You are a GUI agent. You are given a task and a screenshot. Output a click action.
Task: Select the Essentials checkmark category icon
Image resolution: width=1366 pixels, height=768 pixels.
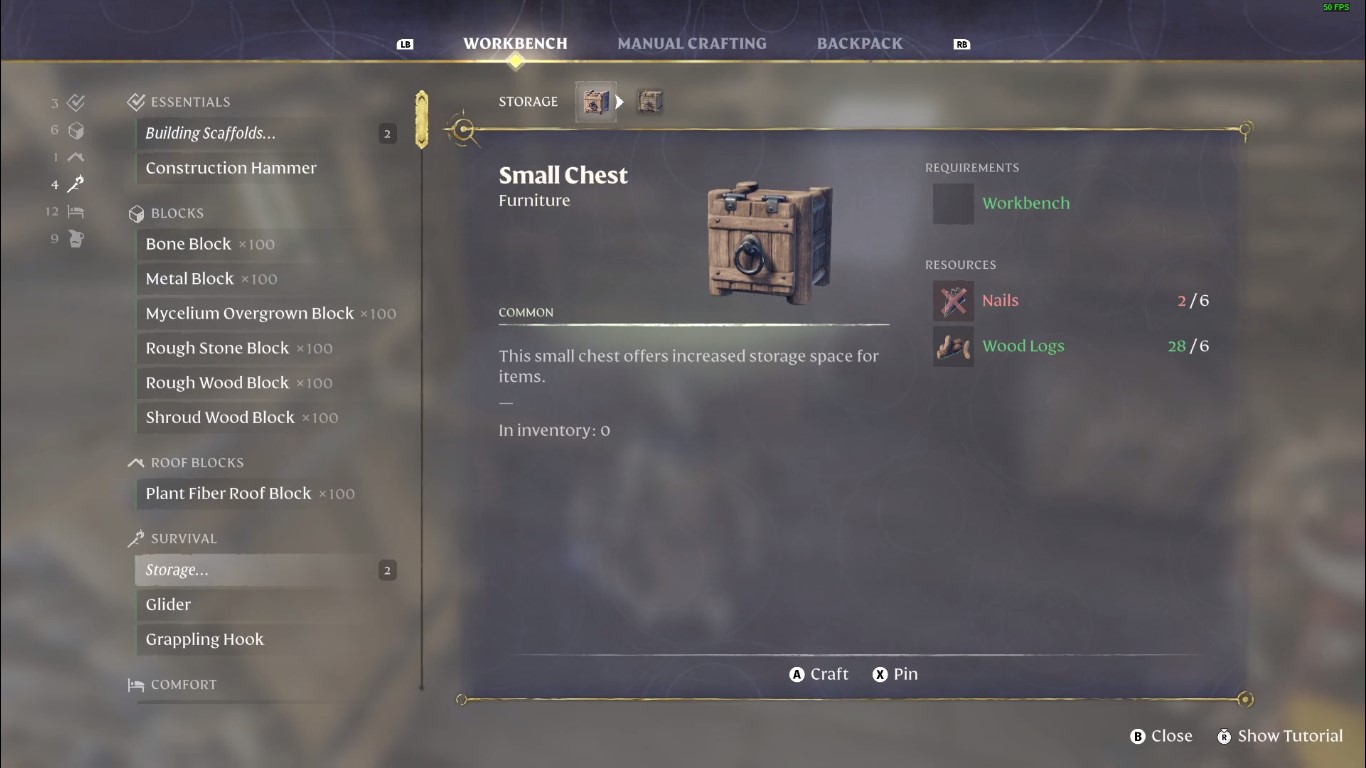click(x=74, y=101)
